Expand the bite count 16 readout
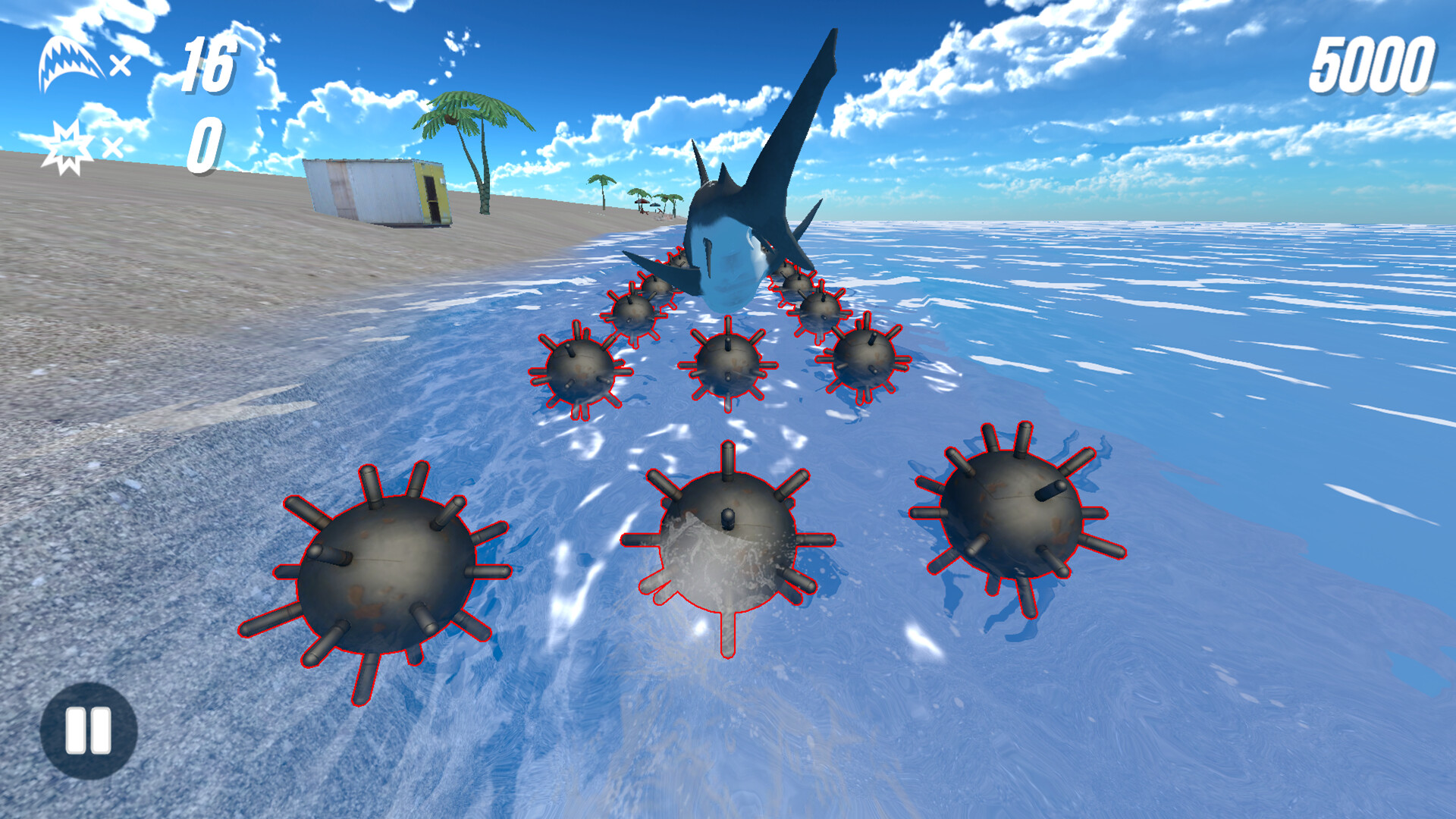 [209, 64]
